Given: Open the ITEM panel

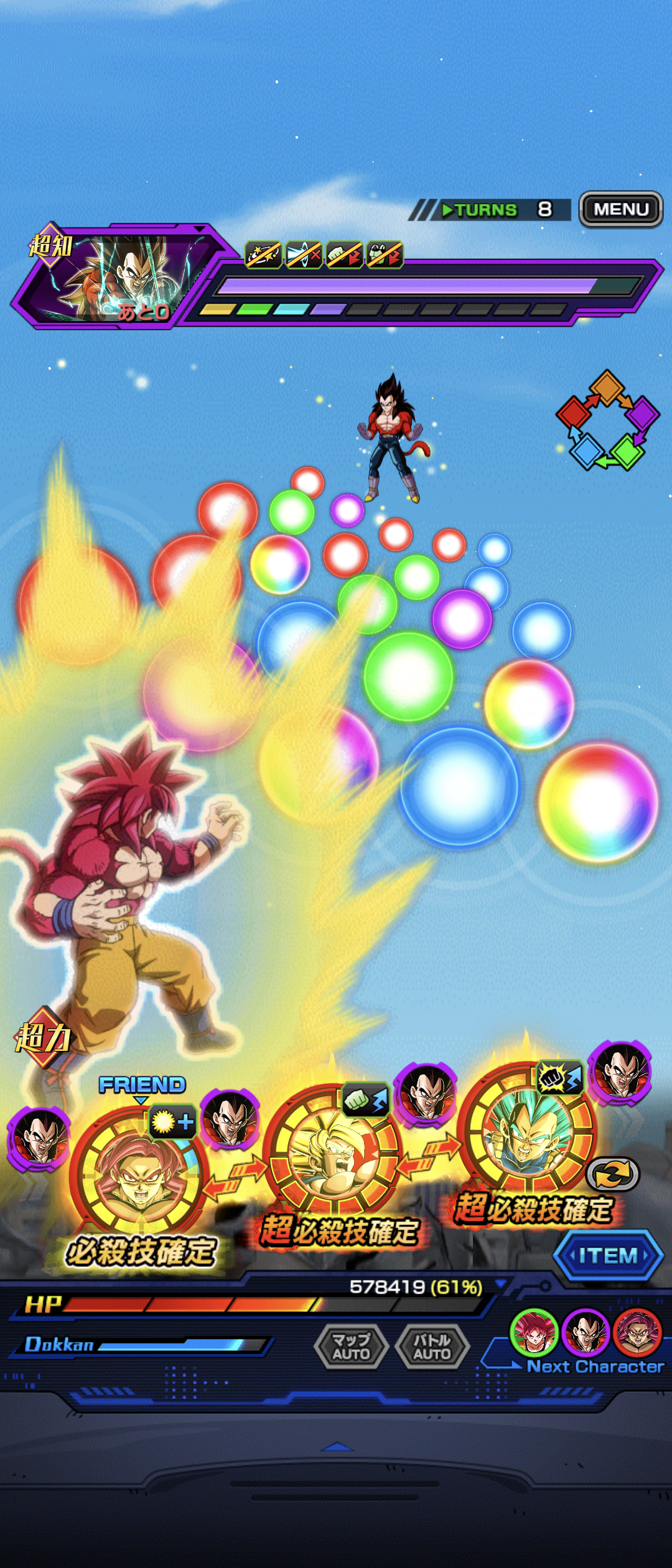Looking at the screenshot, I should (x=607, y=1256).
